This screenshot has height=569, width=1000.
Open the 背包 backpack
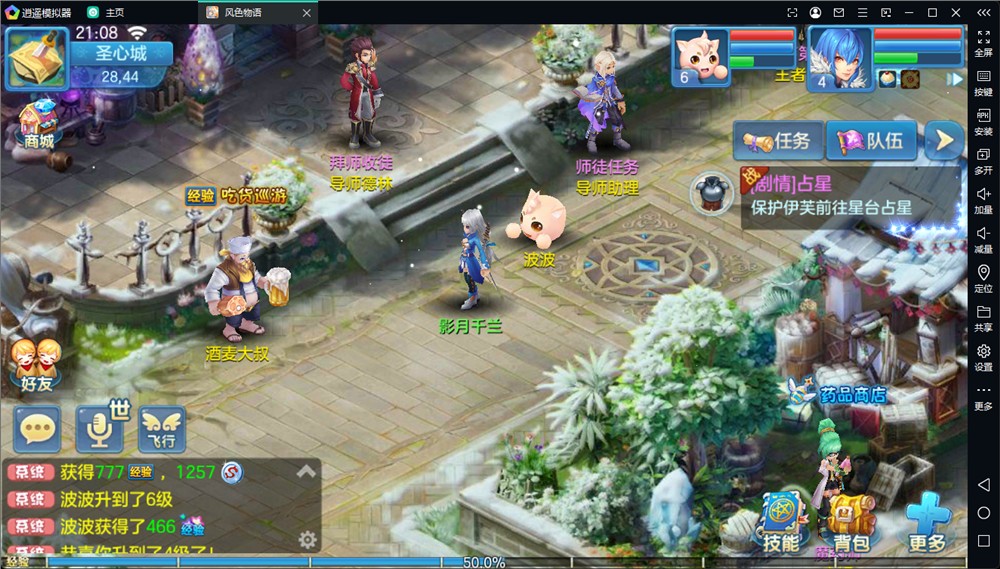851,523
